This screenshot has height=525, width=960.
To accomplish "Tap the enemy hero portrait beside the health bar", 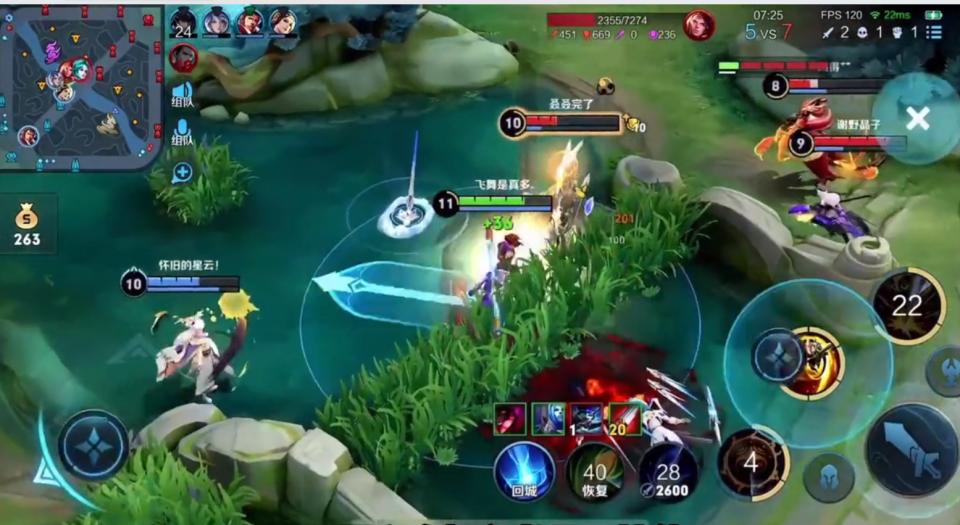I will [699, 25].
